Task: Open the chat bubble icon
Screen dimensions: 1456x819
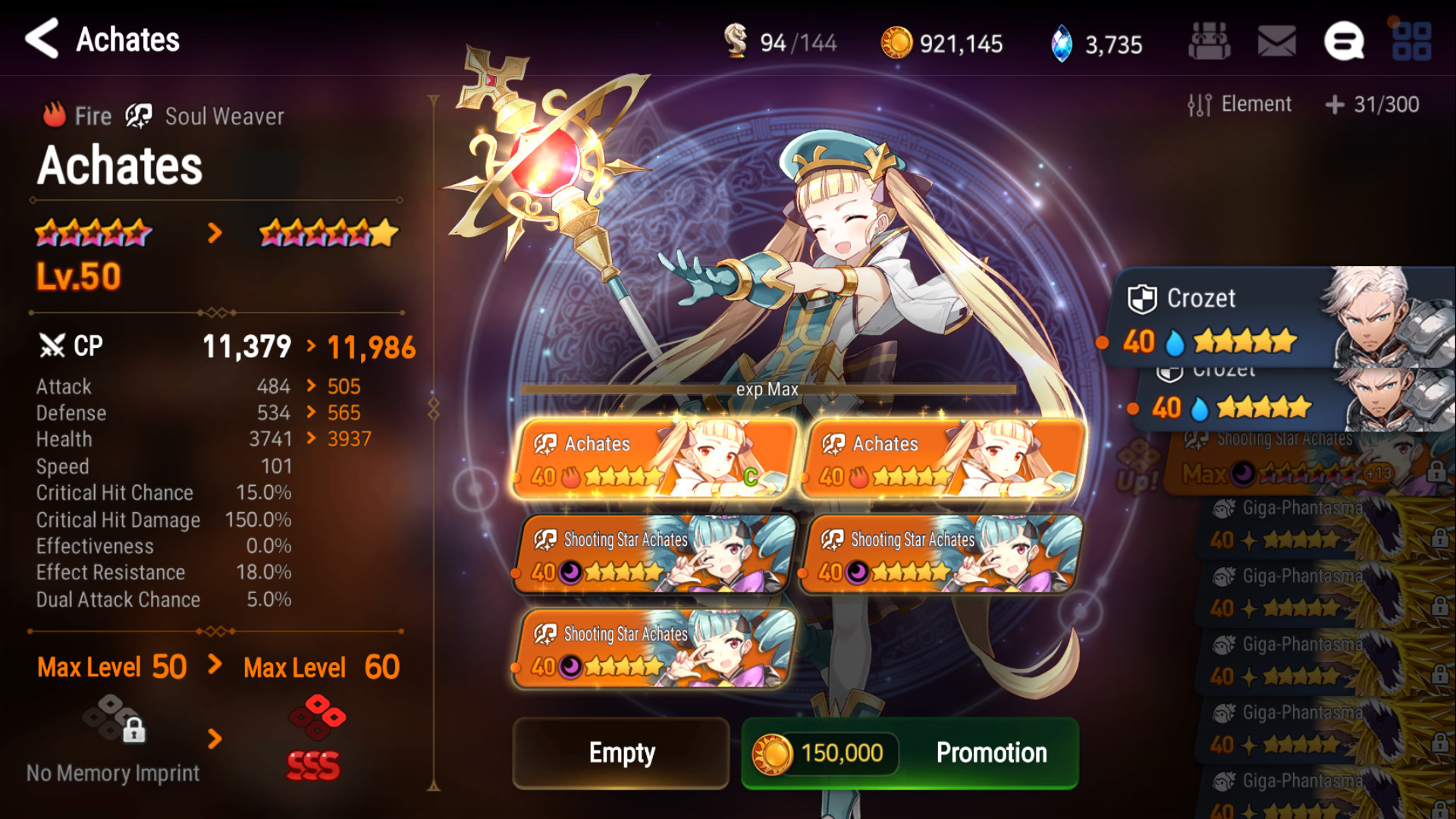Action: [x=1343, y=41]
